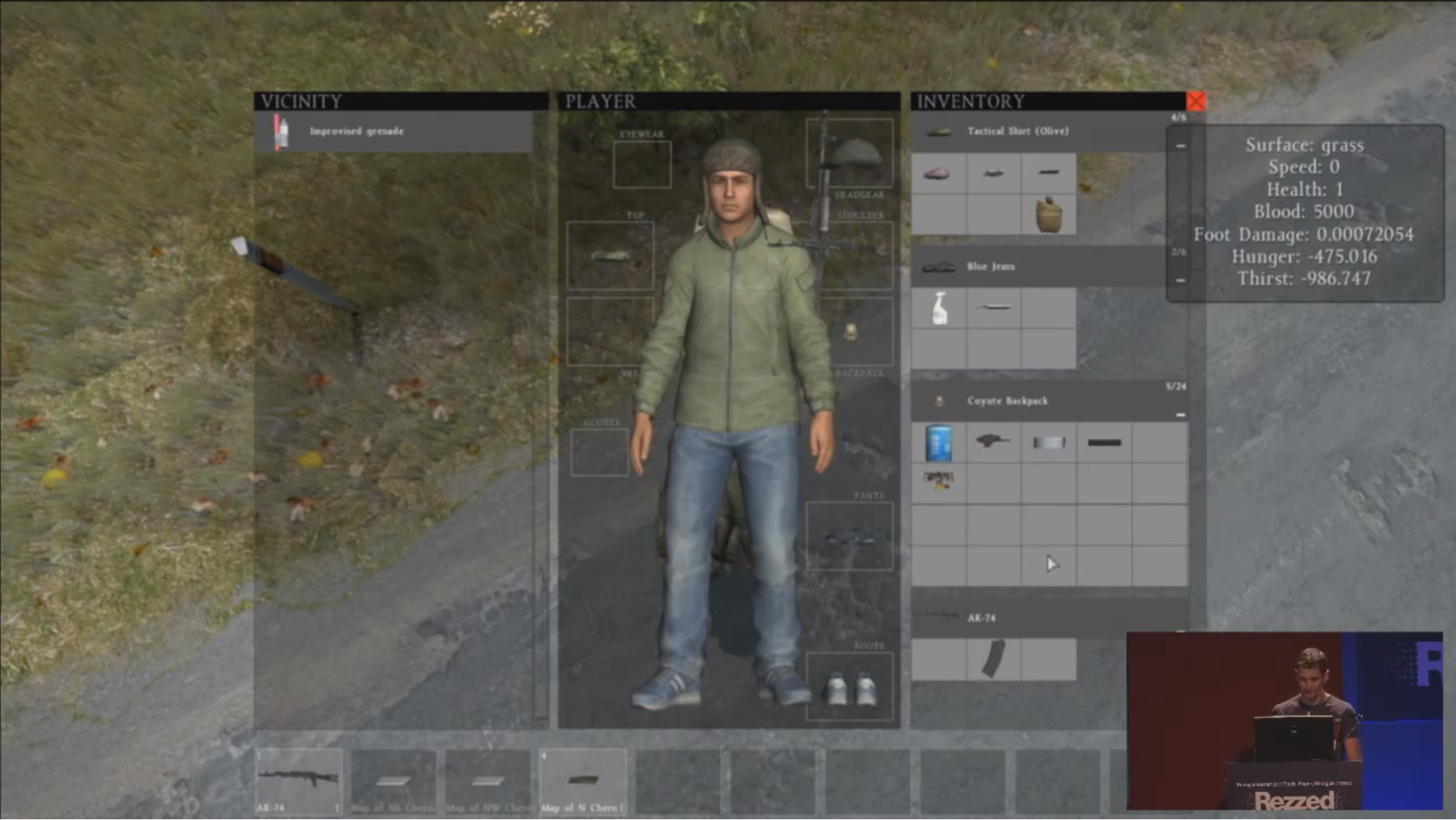Select the magazine attached to the AK-74
1456x820 pixels.
(x=993, y=658)
